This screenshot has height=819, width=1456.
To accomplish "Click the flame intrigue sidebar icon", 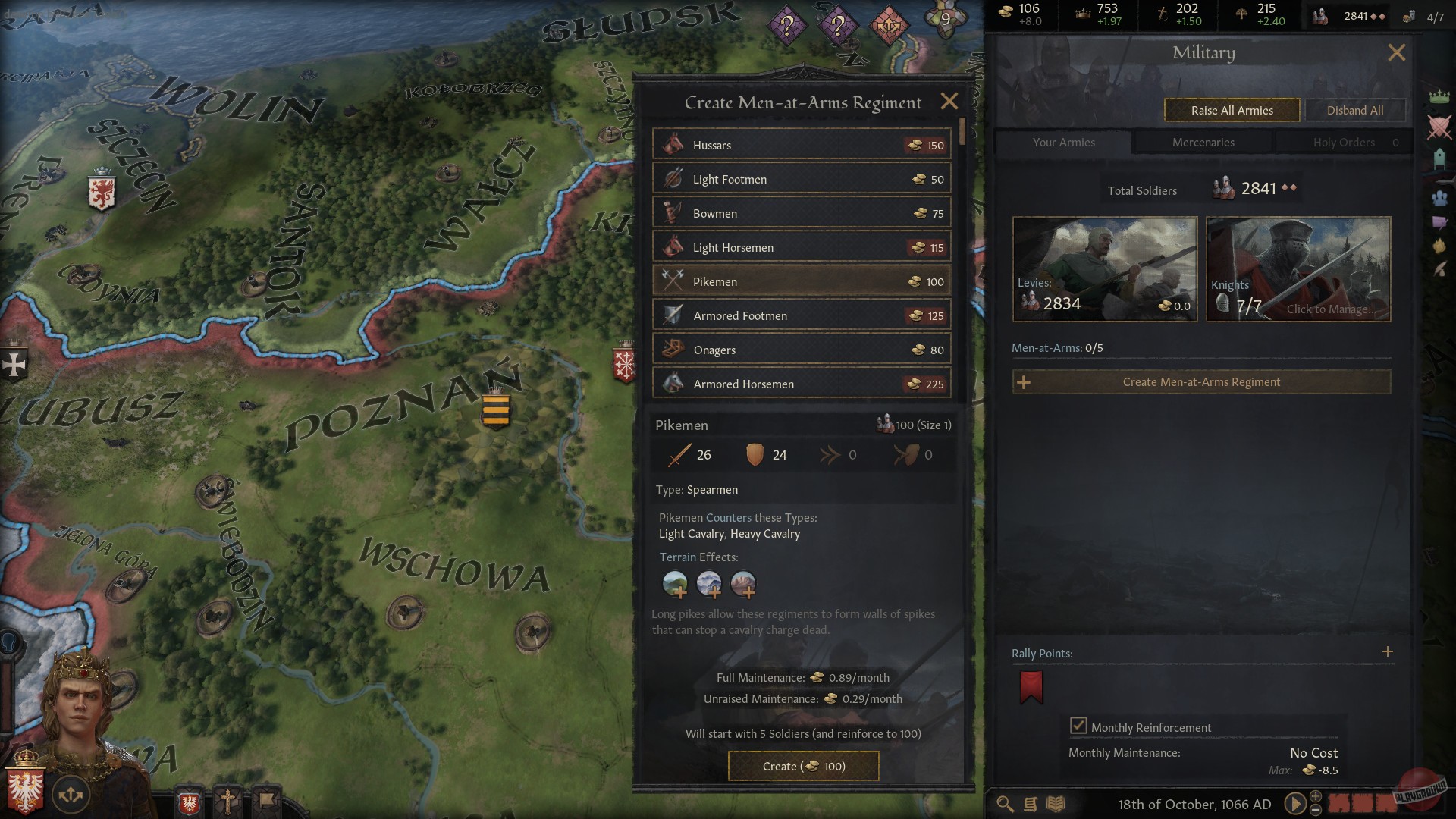I will tap(1439, 246).
